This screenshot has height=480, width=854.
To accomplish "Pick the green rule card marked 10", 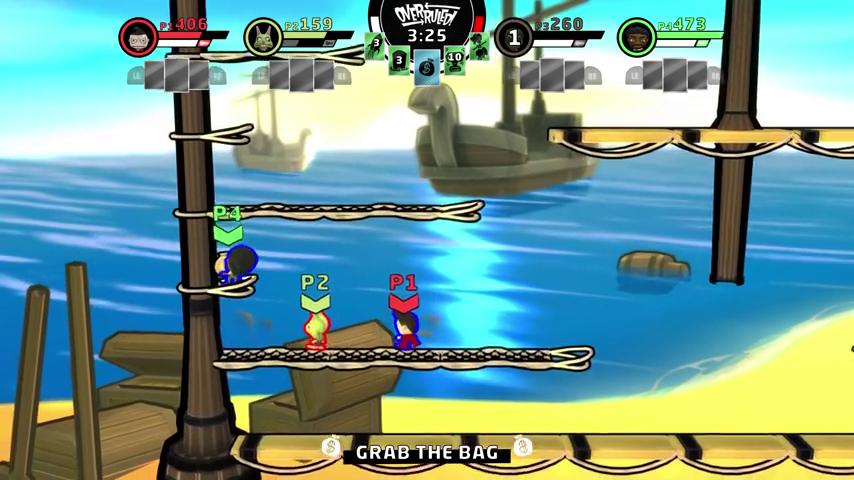I will (x=455, y=58).
